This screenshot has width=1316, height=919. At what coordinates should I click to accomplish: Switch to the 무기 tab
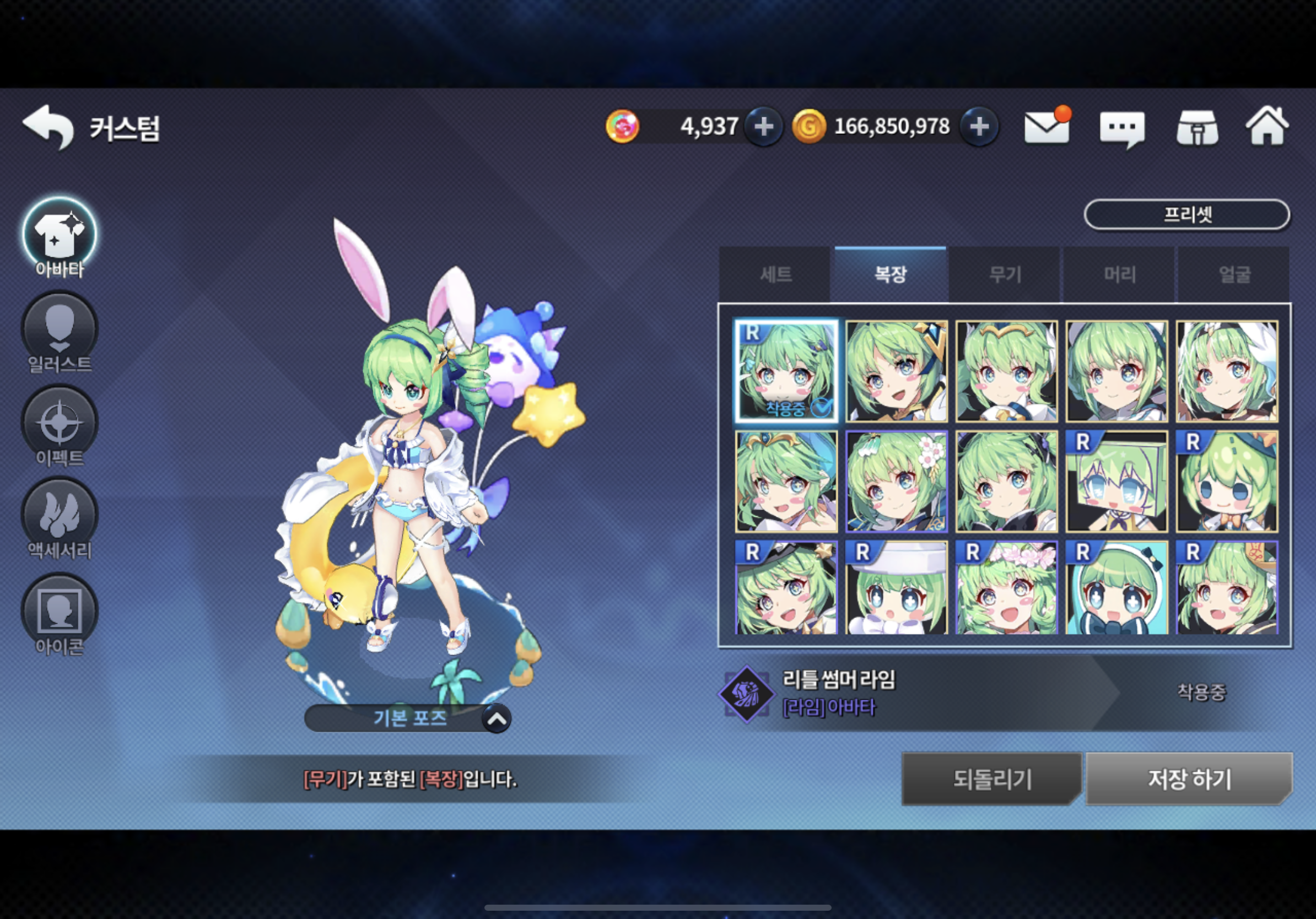(1005, 274)
